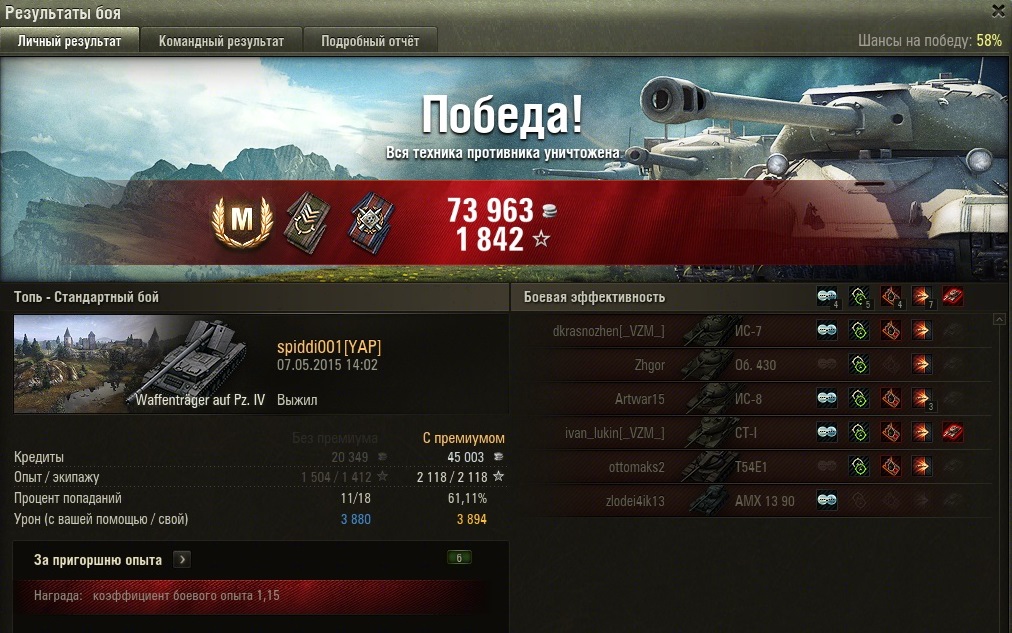Show the Подробный отчёт tab
Screen dimensions: 1012x633
coord(370,41)
